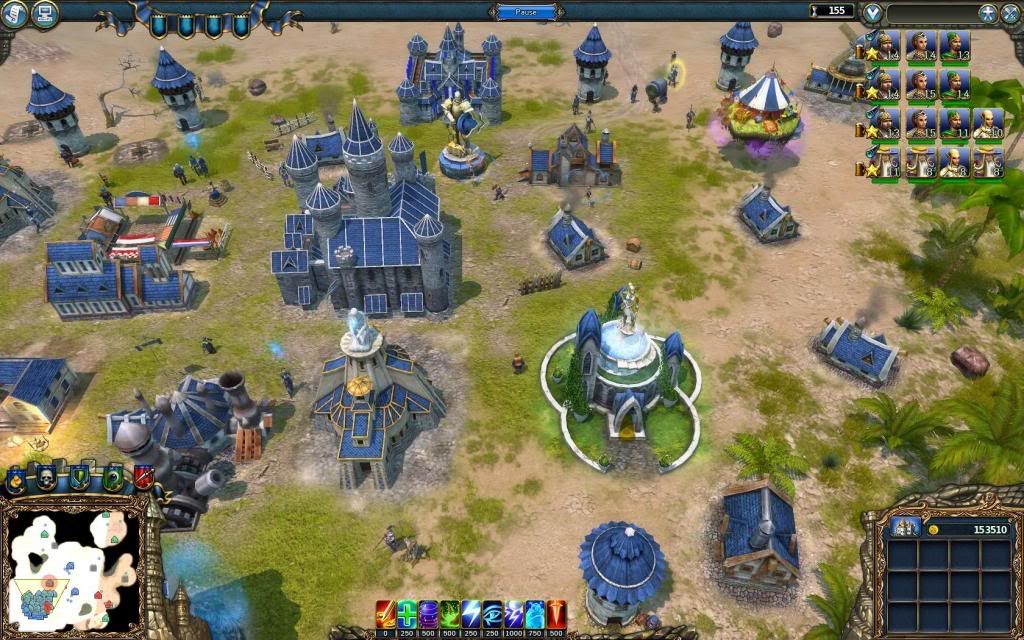1024x640 pixels.
Task: Open the computer menu button
Action: click(44, 13)
